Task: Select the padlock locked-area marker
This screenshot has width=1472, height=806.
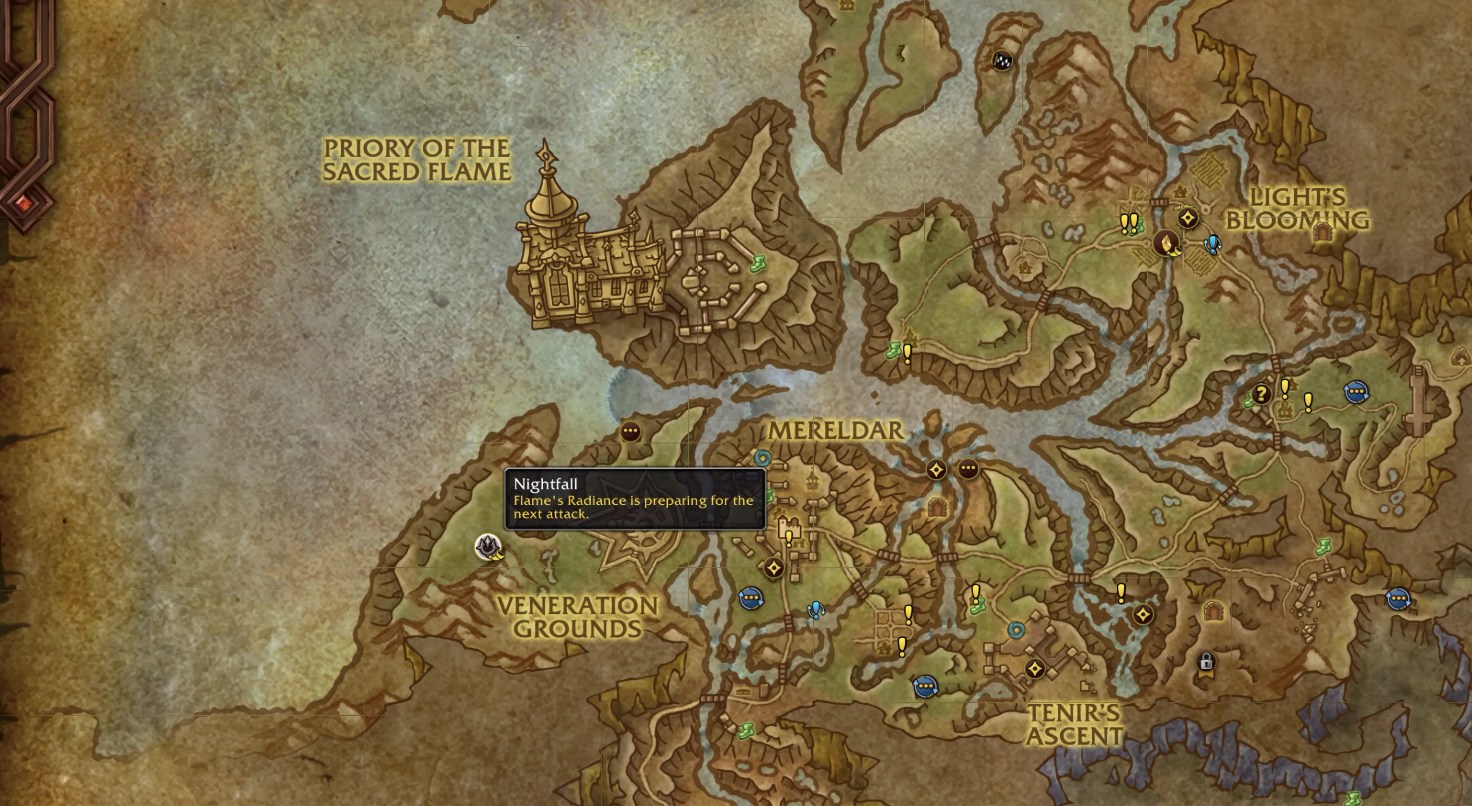Action: (x=1206, y=662)
